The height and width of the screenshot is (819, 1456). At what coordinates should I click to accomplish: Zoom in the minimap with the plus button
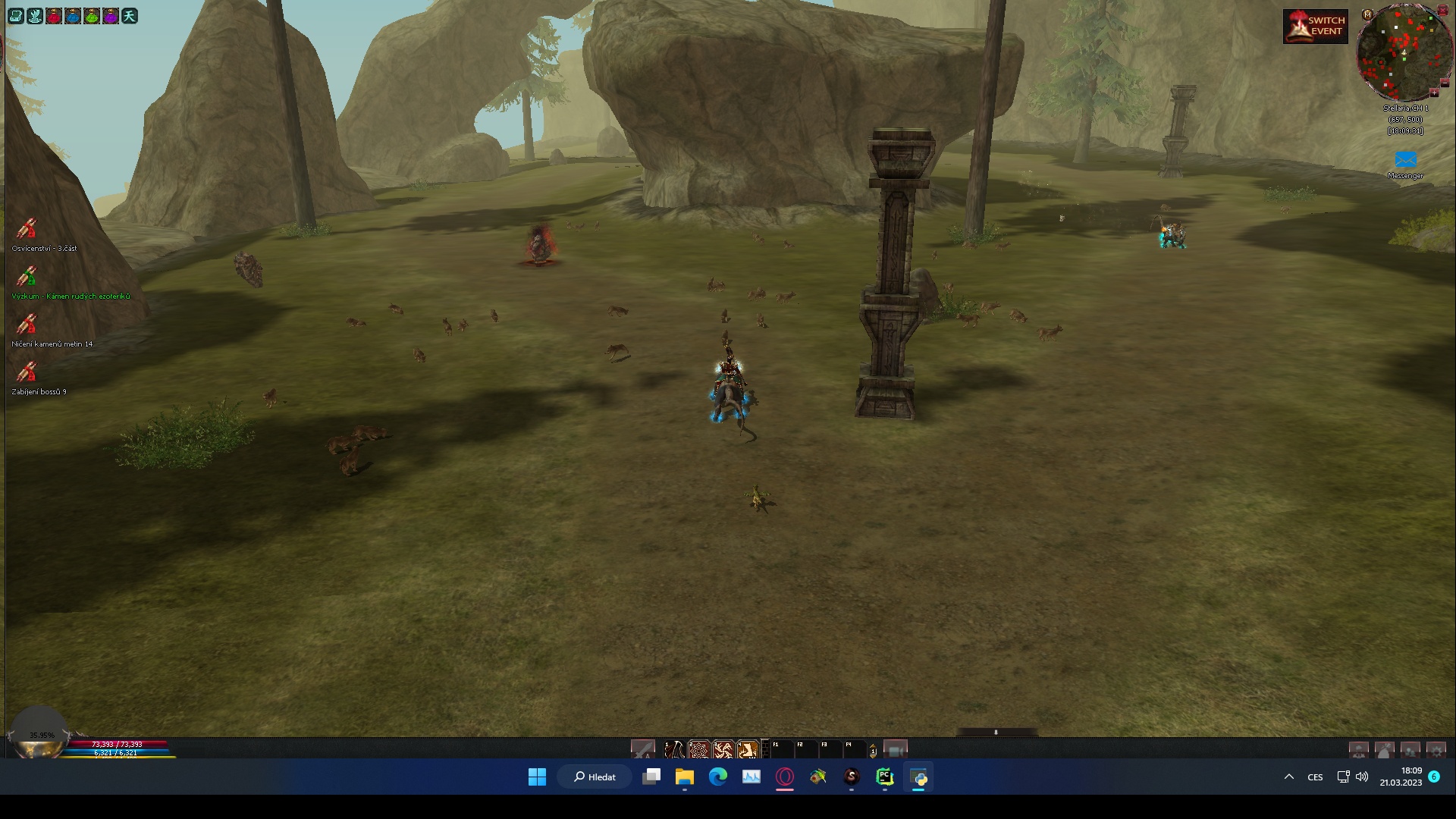1434,93
